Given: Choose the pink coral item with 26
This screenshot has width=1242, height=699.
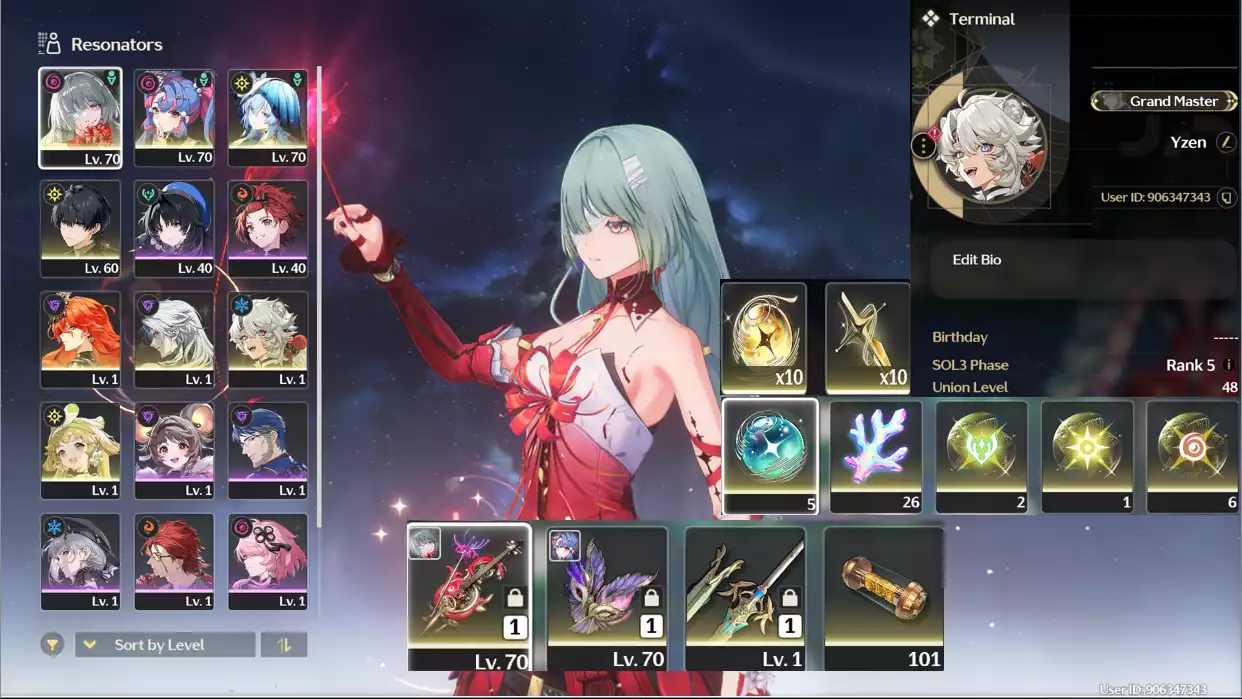Looking at the screenshot, I should click(x=876, y=456).
